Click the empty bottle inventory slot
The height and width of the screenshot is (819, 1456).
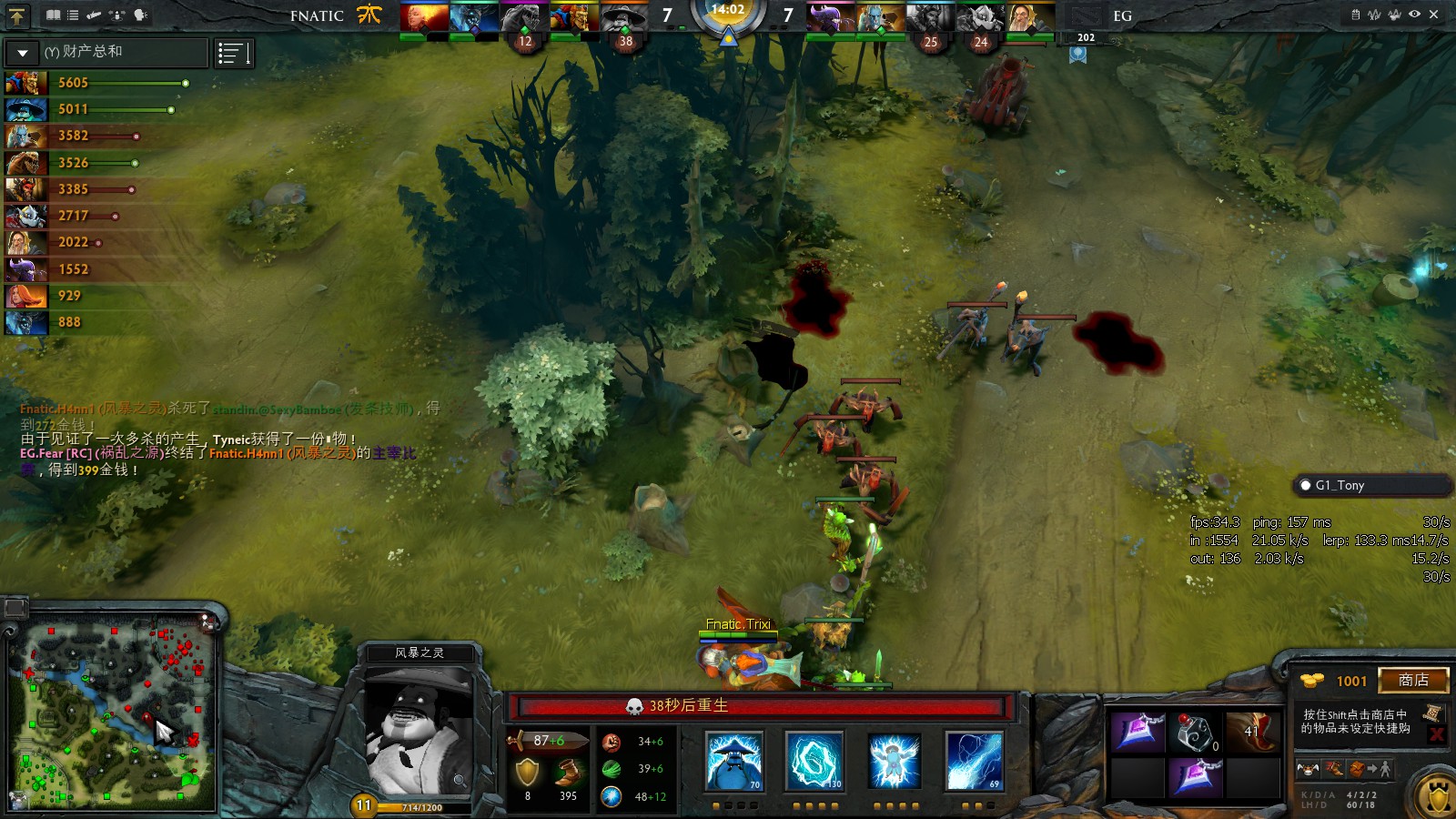pos(1195,732)
